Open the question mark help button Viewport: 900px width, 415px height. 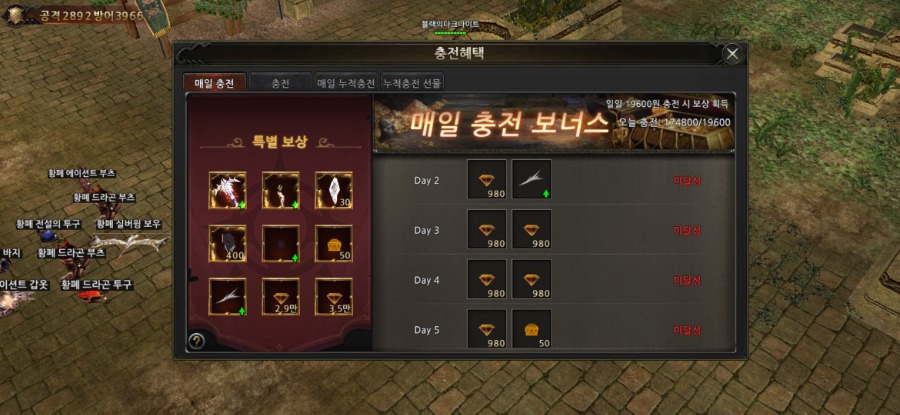(197, 340)
